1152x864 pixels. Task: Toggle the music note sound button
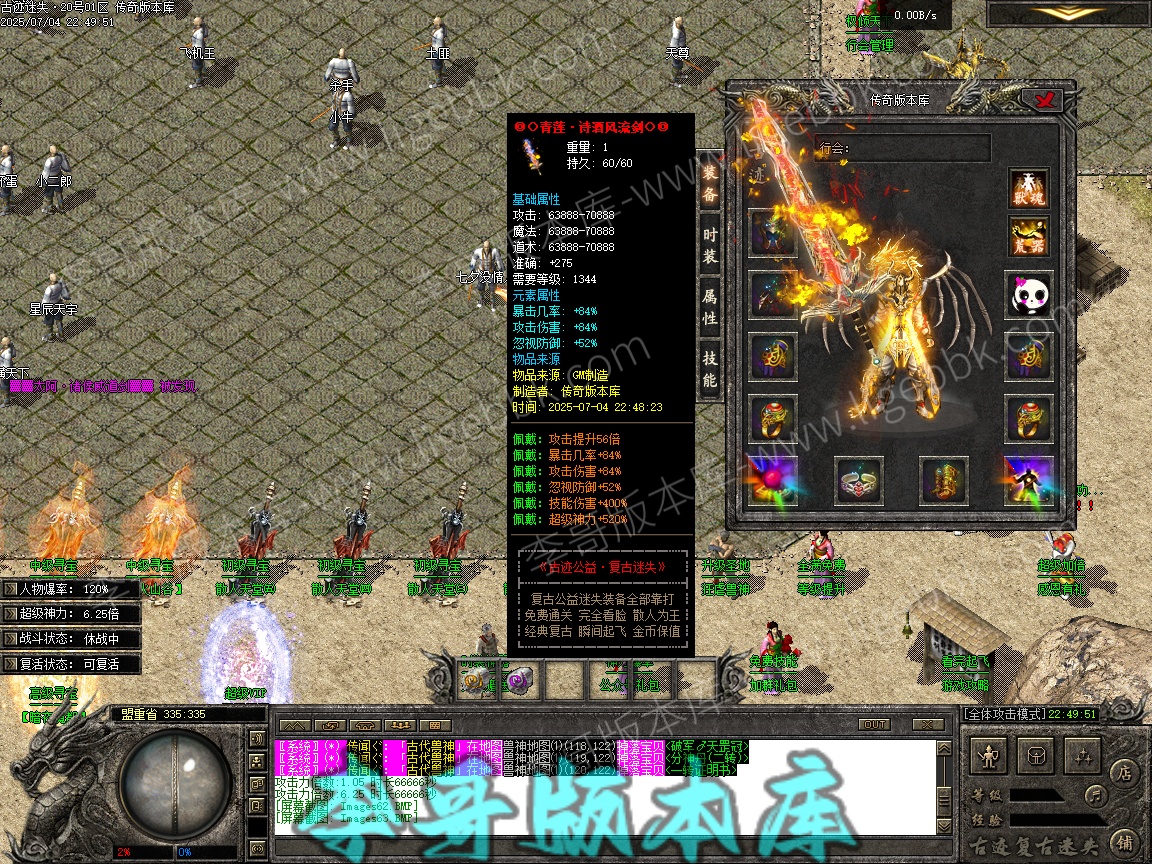[x=1095, y=796]
